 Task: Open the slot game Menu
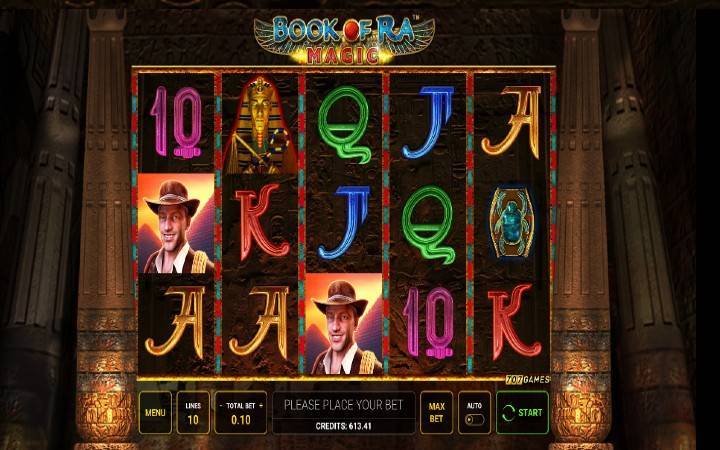coord(155,412)
